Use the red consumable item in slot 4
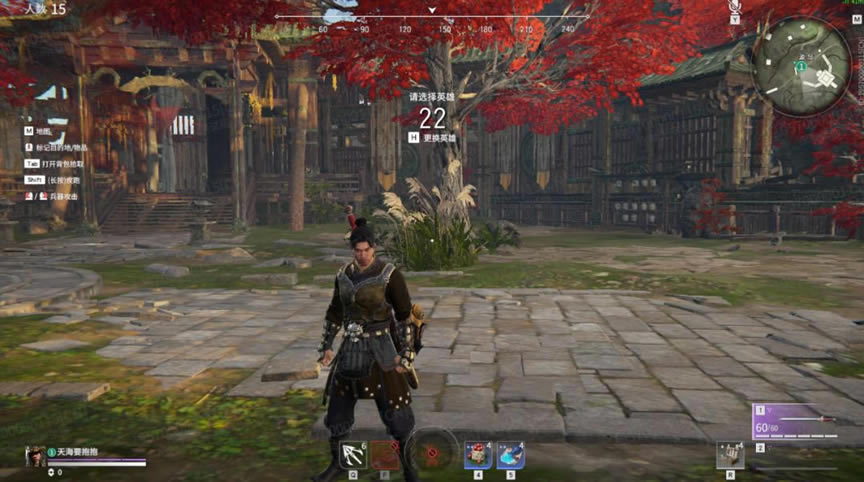Screen dimensions: 864x482 tap(478, 454)
